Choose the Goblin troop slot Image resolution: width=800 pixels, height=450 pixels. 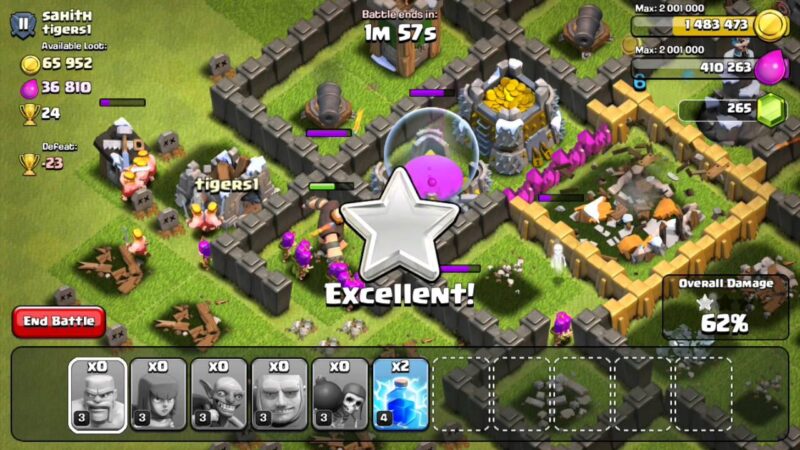(x=219, y=394)
